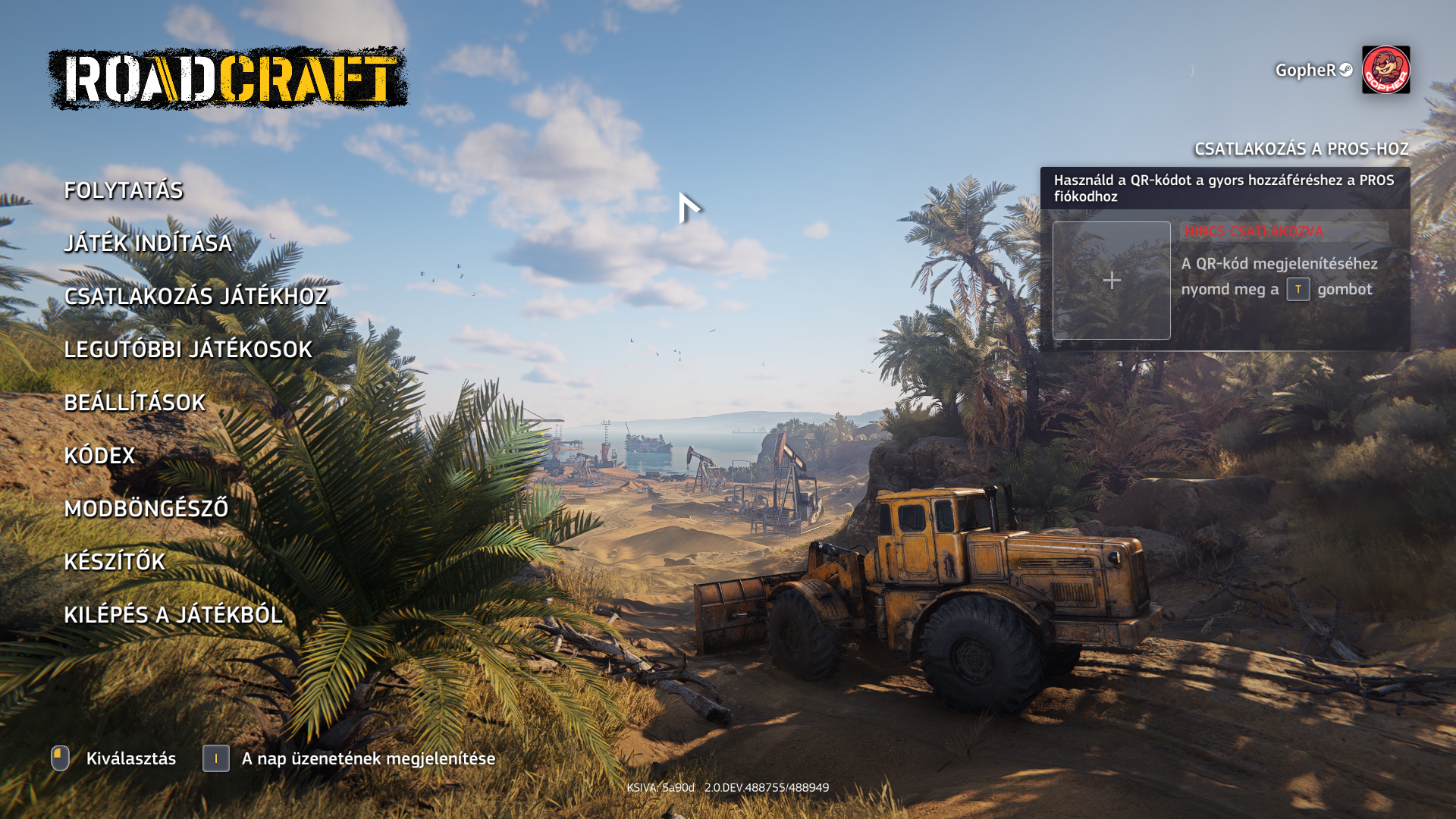Image resolution: width=1456 pixels, height=819 pixels.
Task: Open the BEÁLLÍTÁSOK settings menu
Action: (x=134, y=403)
